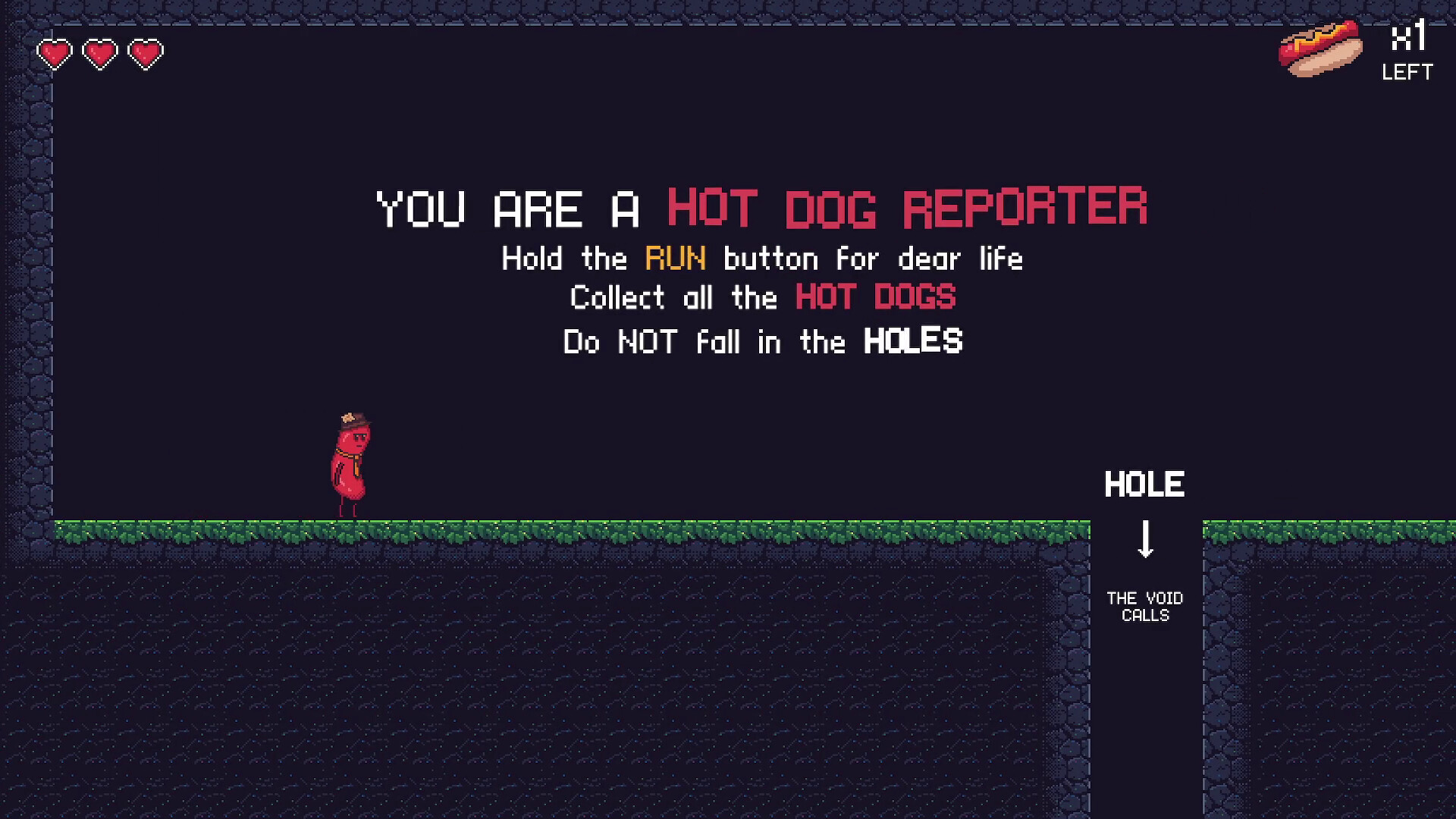Select the HOLE label above the pit
This screenshot has height=819, width=1456.
click(1145, 482)
